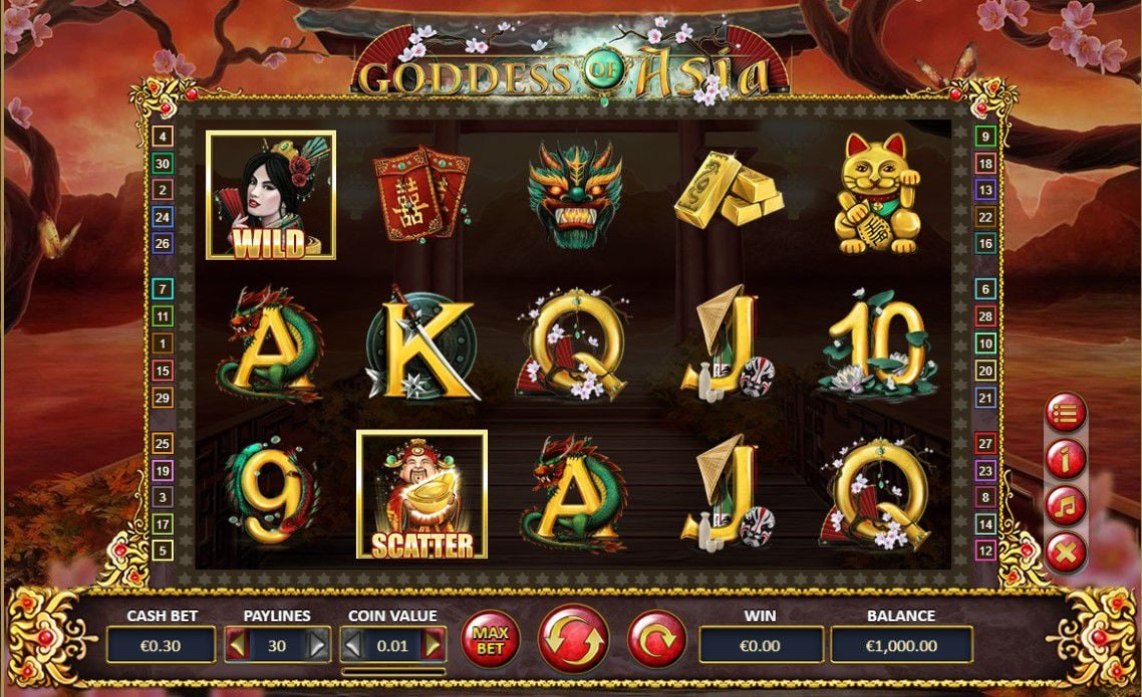Toggle the music note sound button
This screenshot has width=1142, height=697.
click(x=1066, y=505)
